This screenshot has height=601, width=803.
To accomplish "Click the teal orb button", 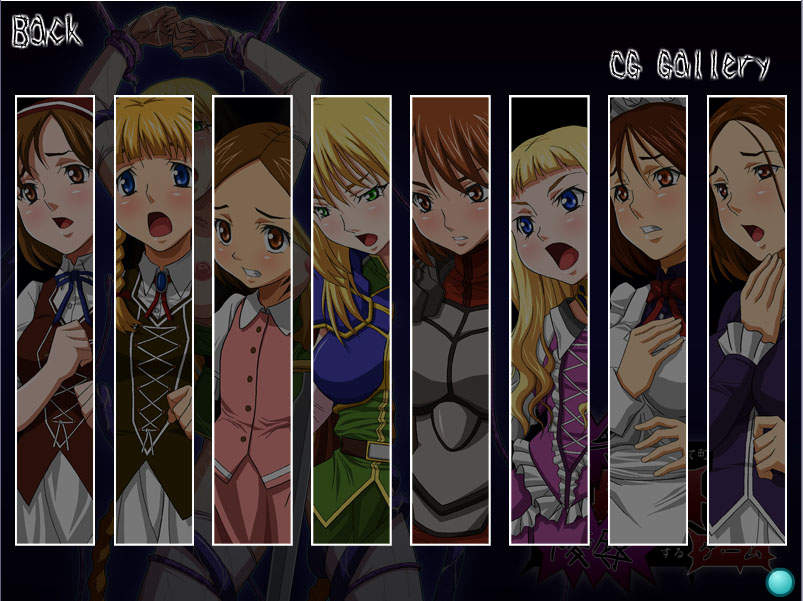I will [x=780, y=582].
